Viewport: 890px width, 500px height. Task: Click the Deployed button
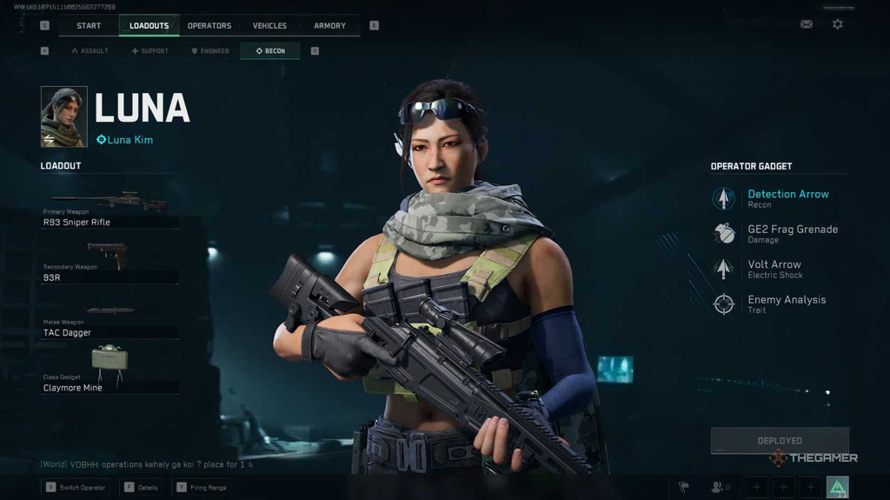[x=779, y=440]
